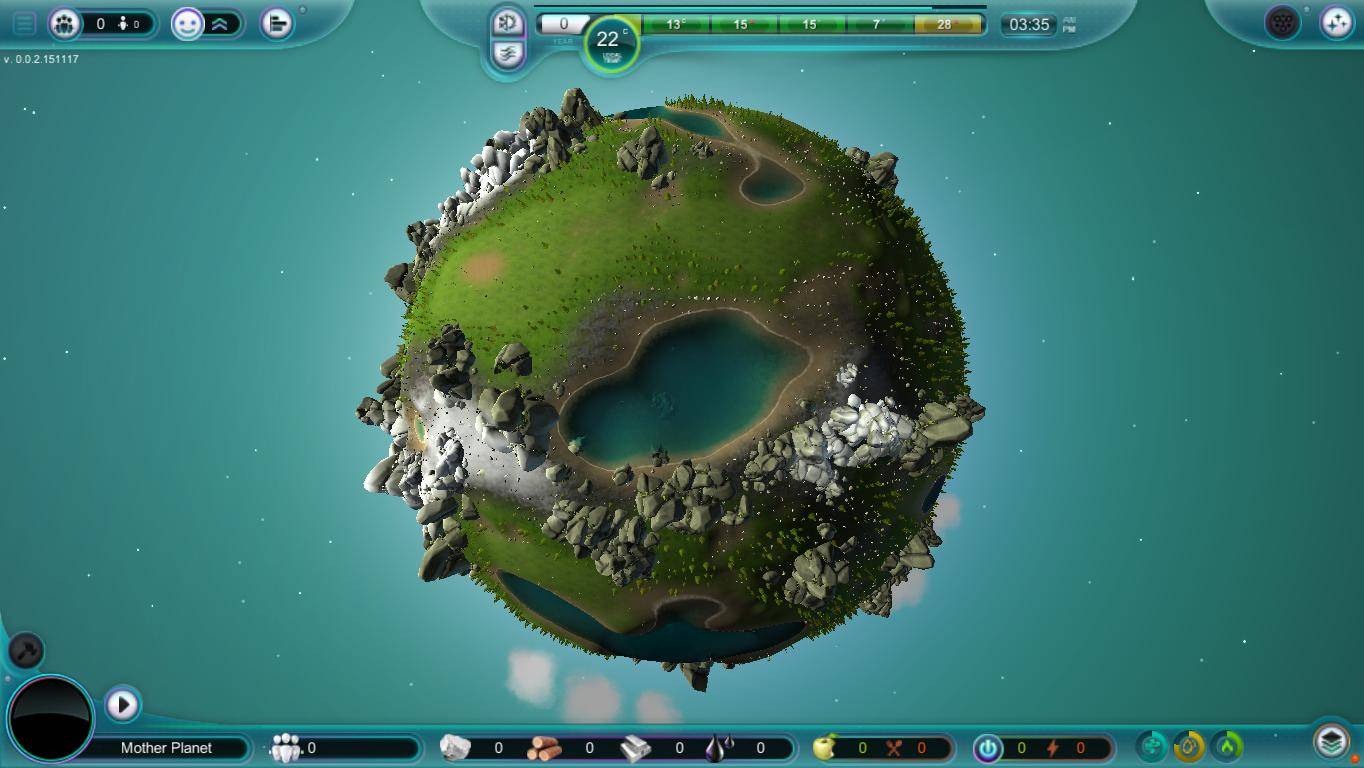The width and height of the screenshot is (1364, 768).
Task: Click the dark hexagon cluster button
Action: [x=1282, y=22]
